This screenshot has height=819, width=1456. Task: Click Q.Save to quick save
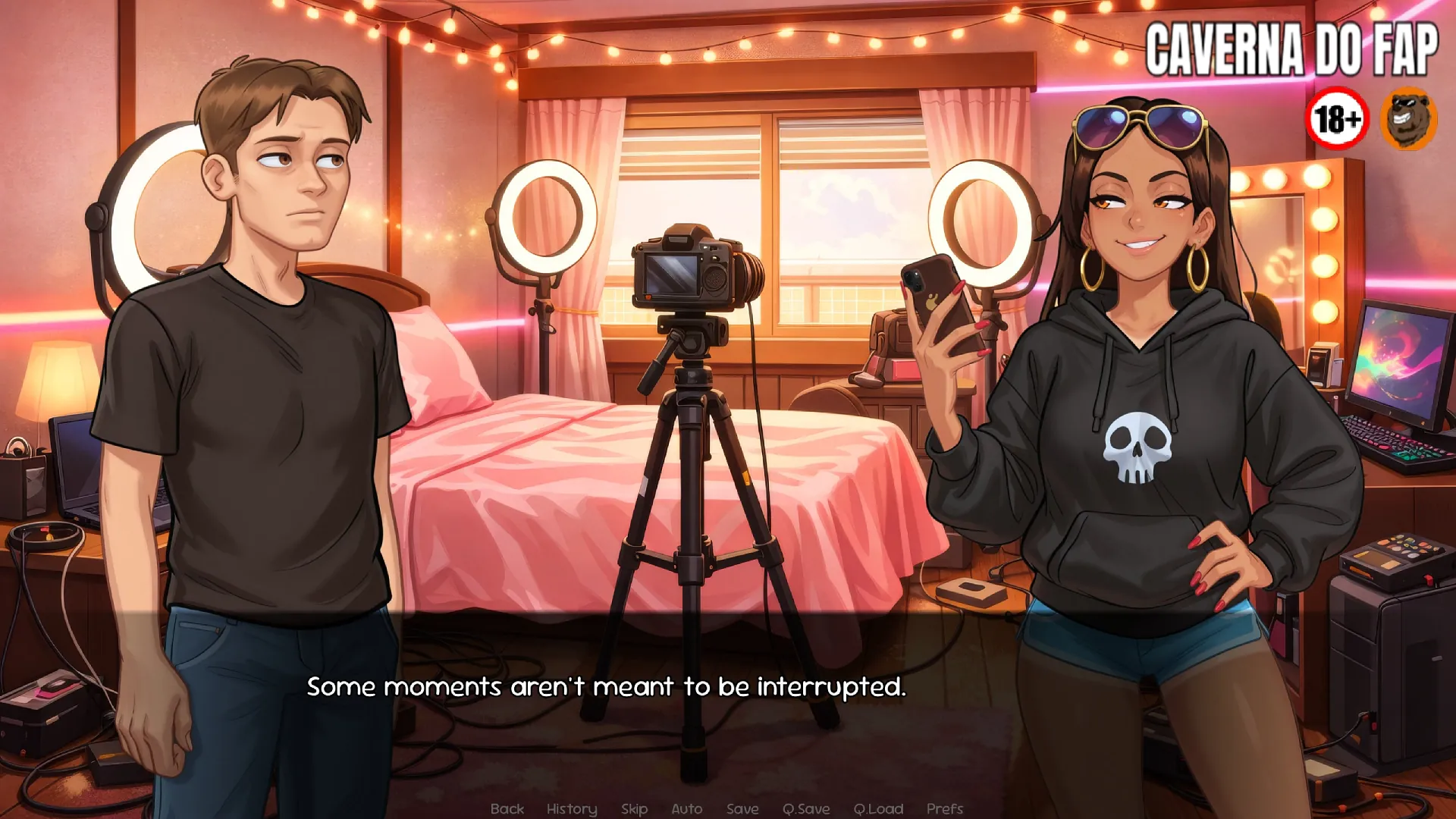click(x=805, y=809)
